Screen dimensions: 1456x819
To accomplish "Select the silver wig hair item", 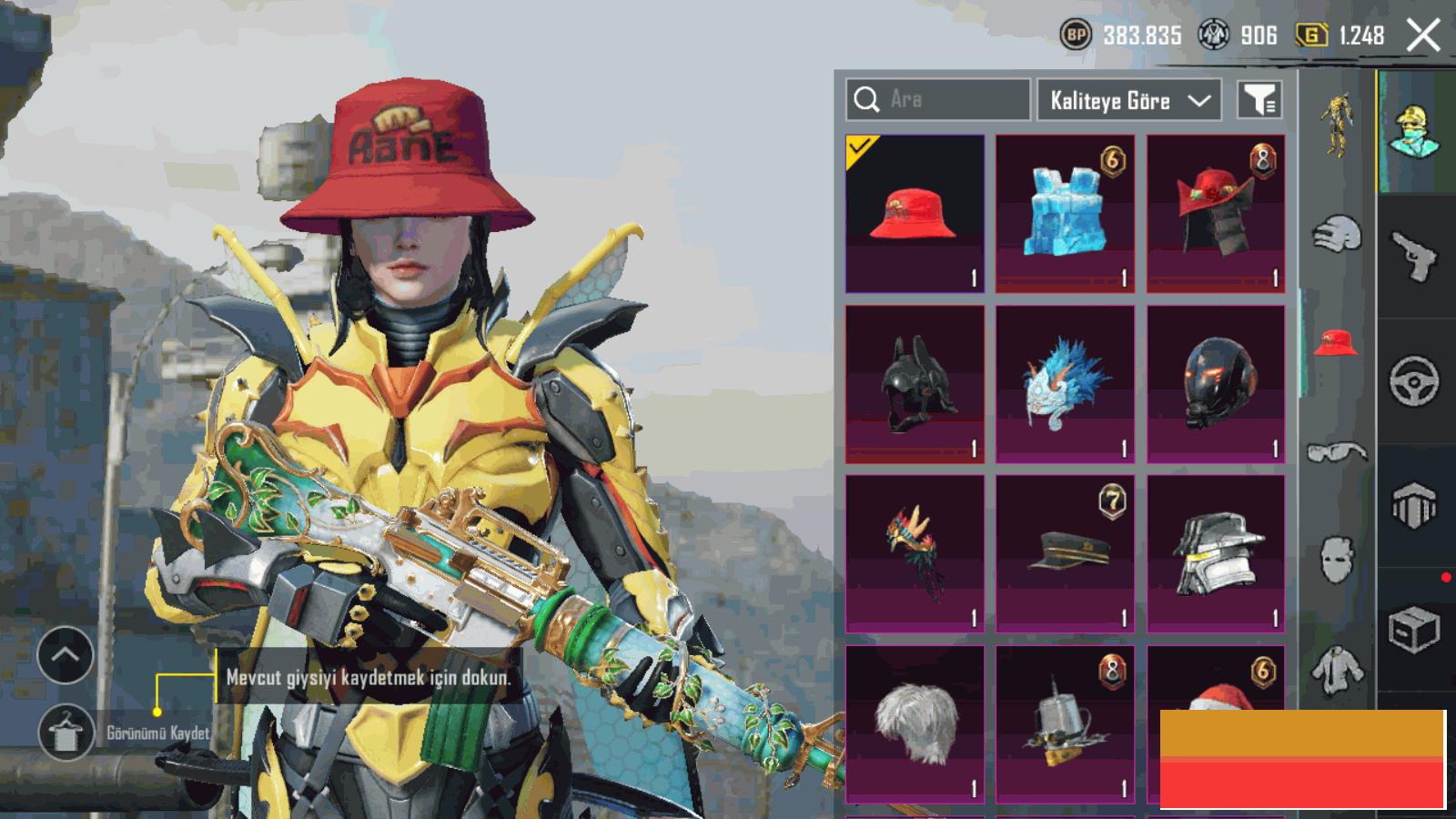I will point(915,723).
